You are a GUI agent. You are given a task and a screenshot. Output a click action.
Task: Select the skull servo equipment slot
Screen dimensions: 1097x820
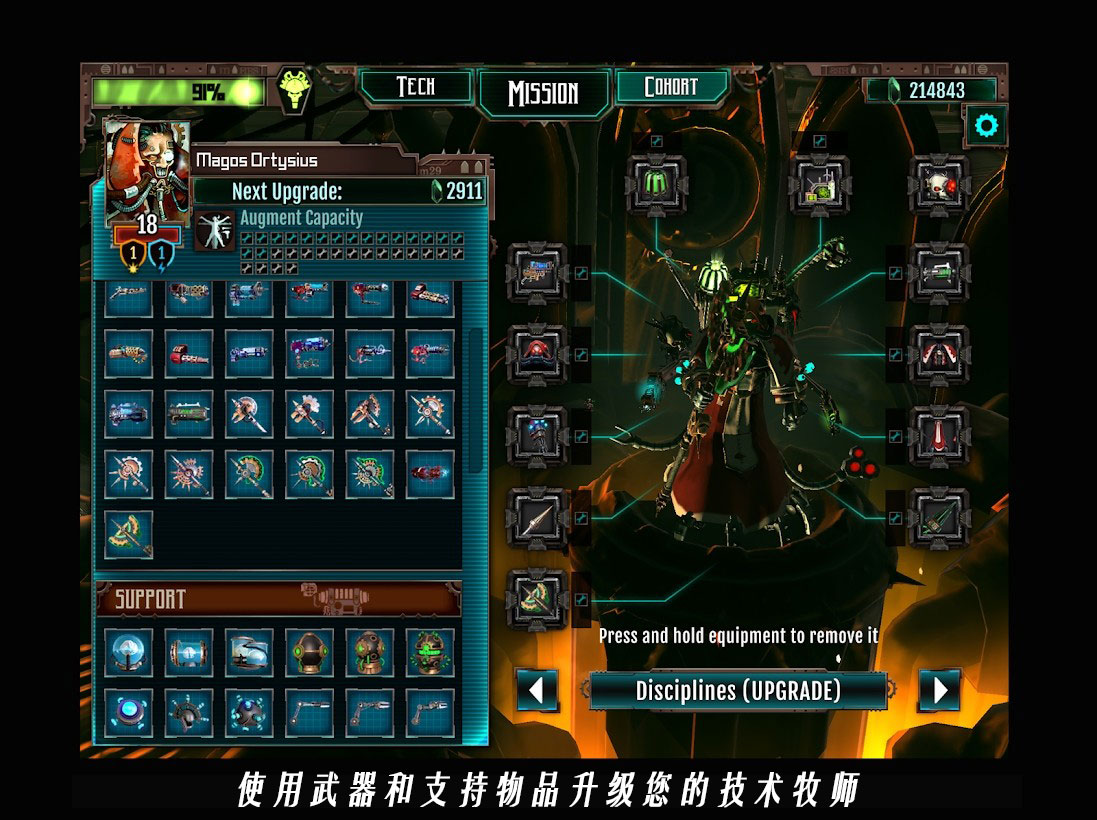tap(939, 183)
